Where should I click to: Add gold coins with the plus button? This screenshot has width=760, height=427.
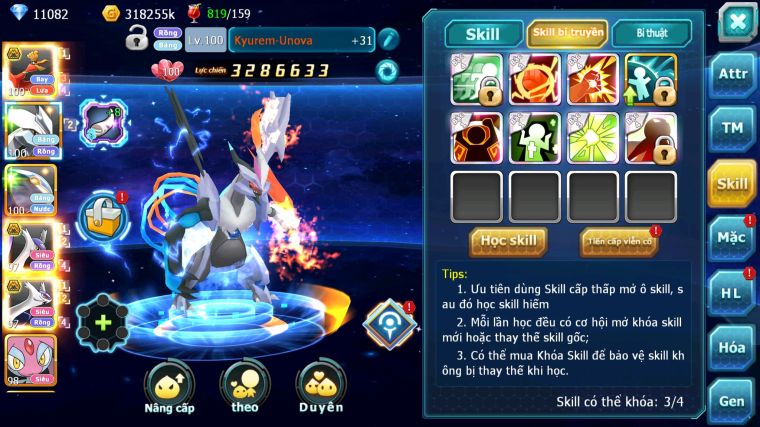click(x=112, y=14)
